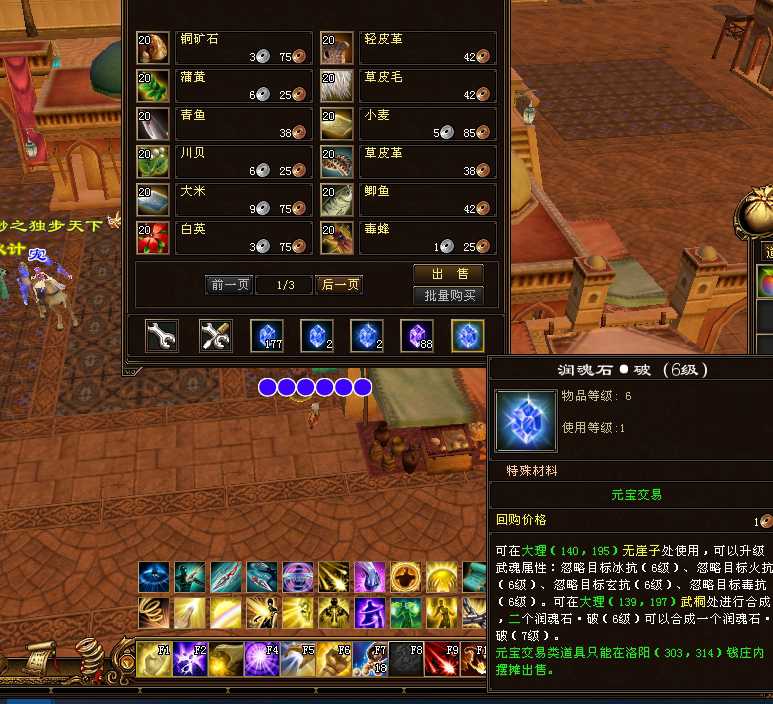Open 批量购买 bulk purchase
The height and width of the screenshot is (704, 773).
point(448,295)
